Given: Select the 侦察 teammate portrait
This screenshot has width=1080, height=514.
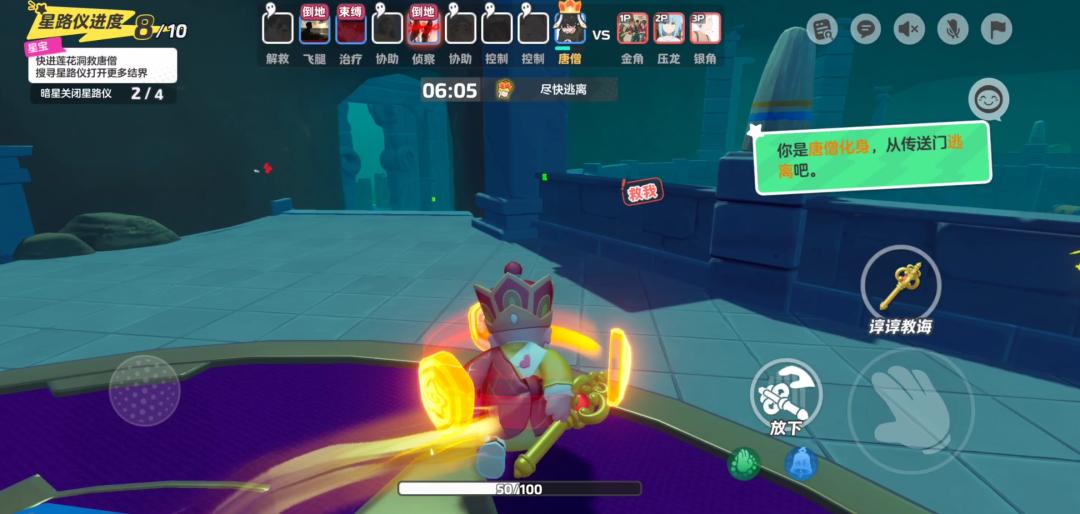Looking at the screenshot, I should (423, 27).
